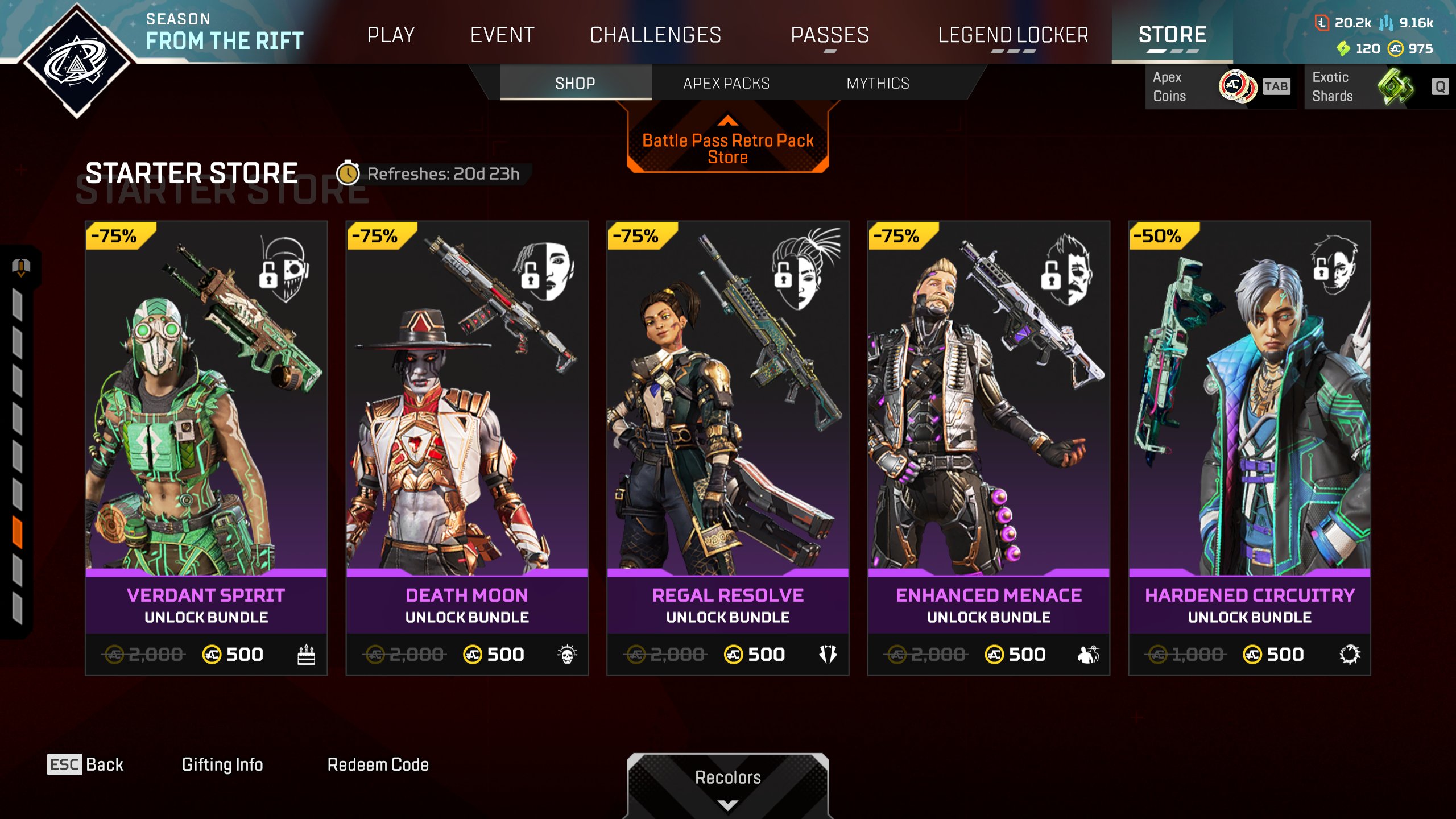Click the Store tab

(x=1172, y=35)
